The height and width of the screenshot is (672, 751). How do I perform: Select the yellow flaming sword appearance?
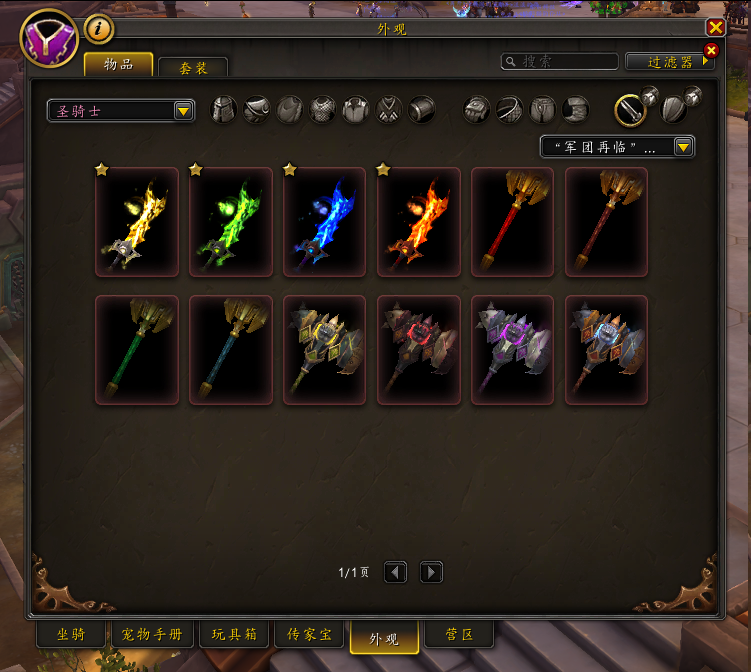pyautogui.click(x=137, y=221)
